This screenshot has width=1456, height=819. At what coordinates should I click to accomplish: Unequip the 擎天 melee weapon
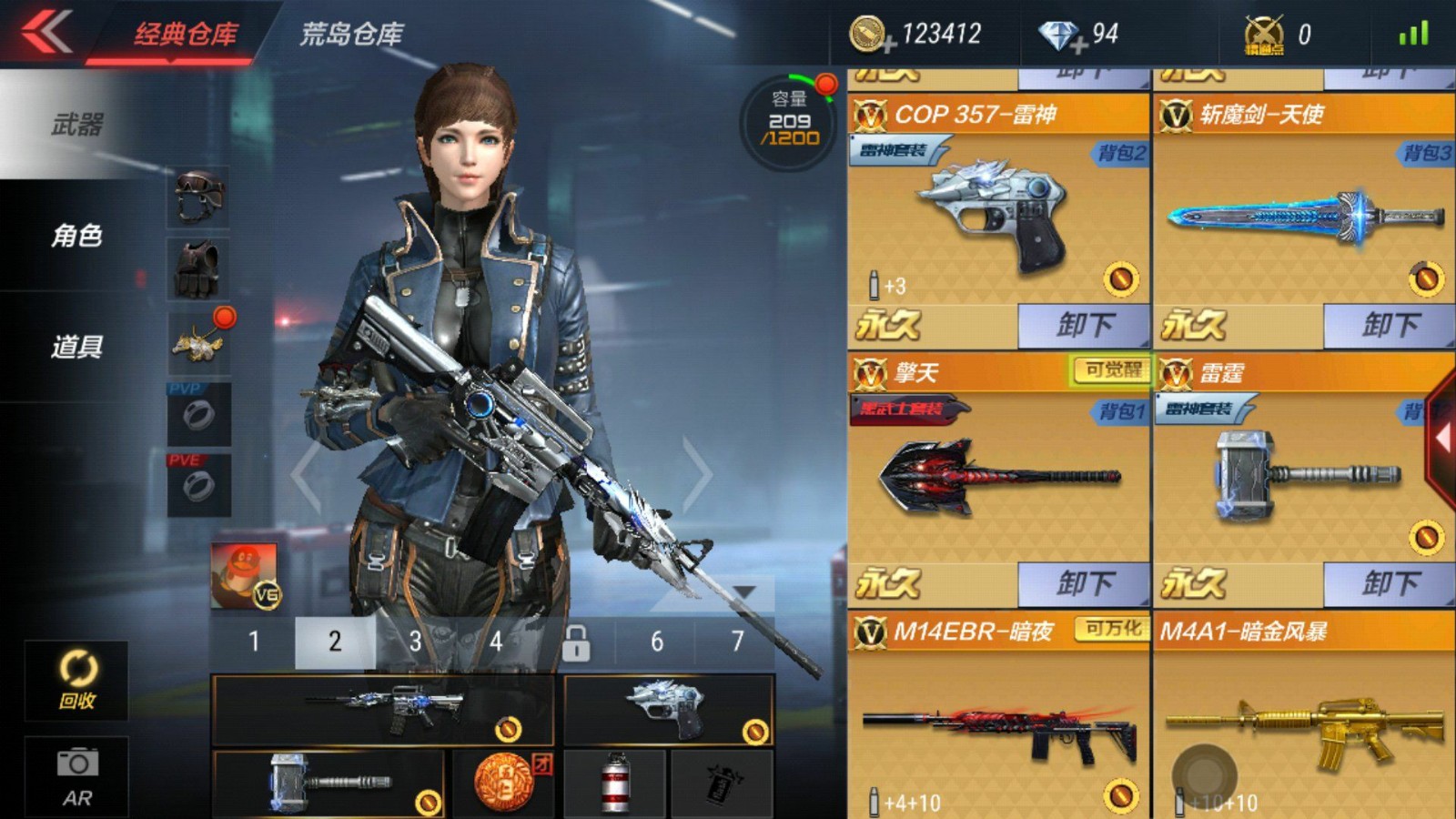(x=1084, y=583)
